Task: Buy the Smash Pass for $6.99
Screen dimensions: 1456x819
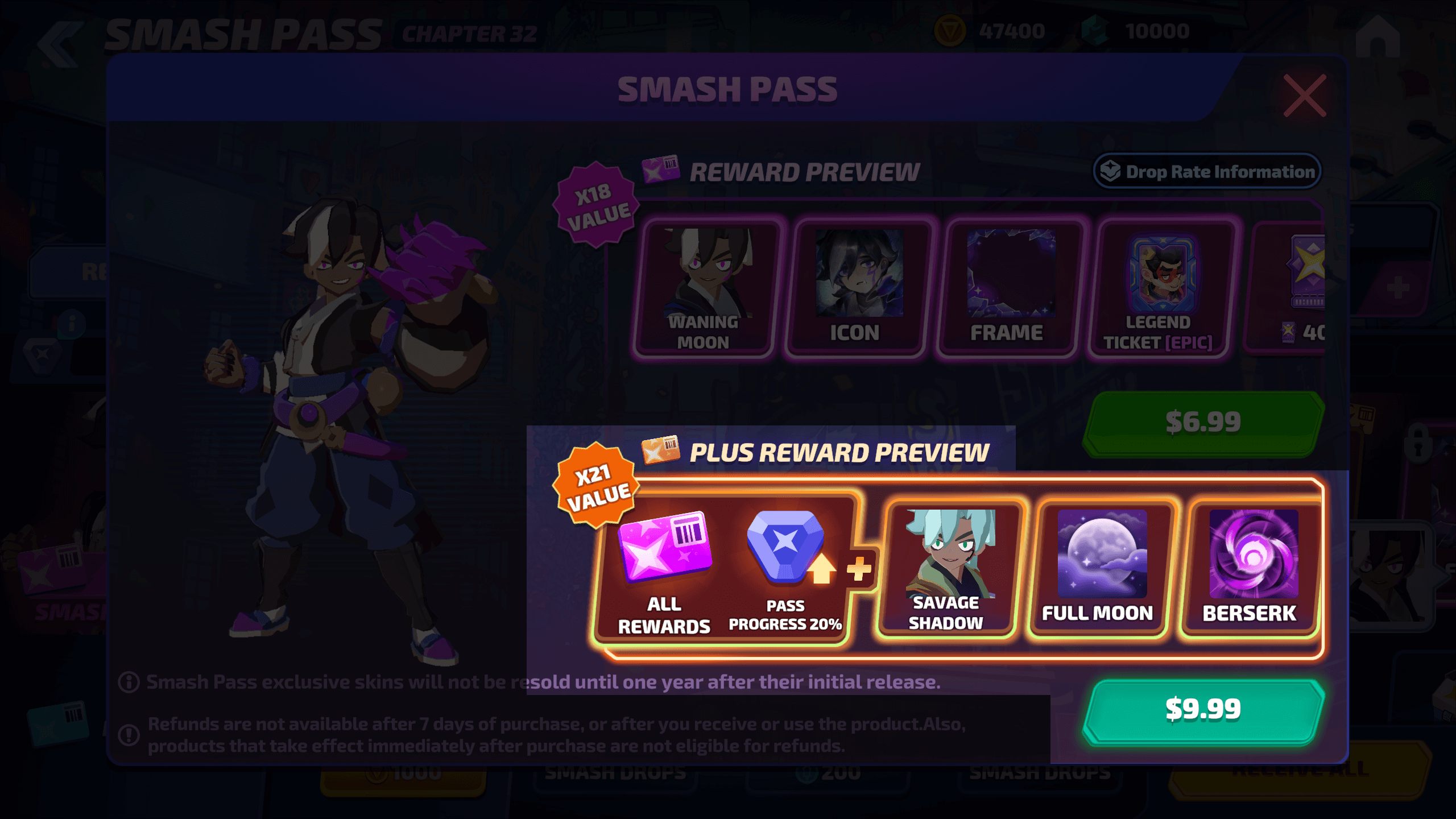Action: tap(1203, 423)
